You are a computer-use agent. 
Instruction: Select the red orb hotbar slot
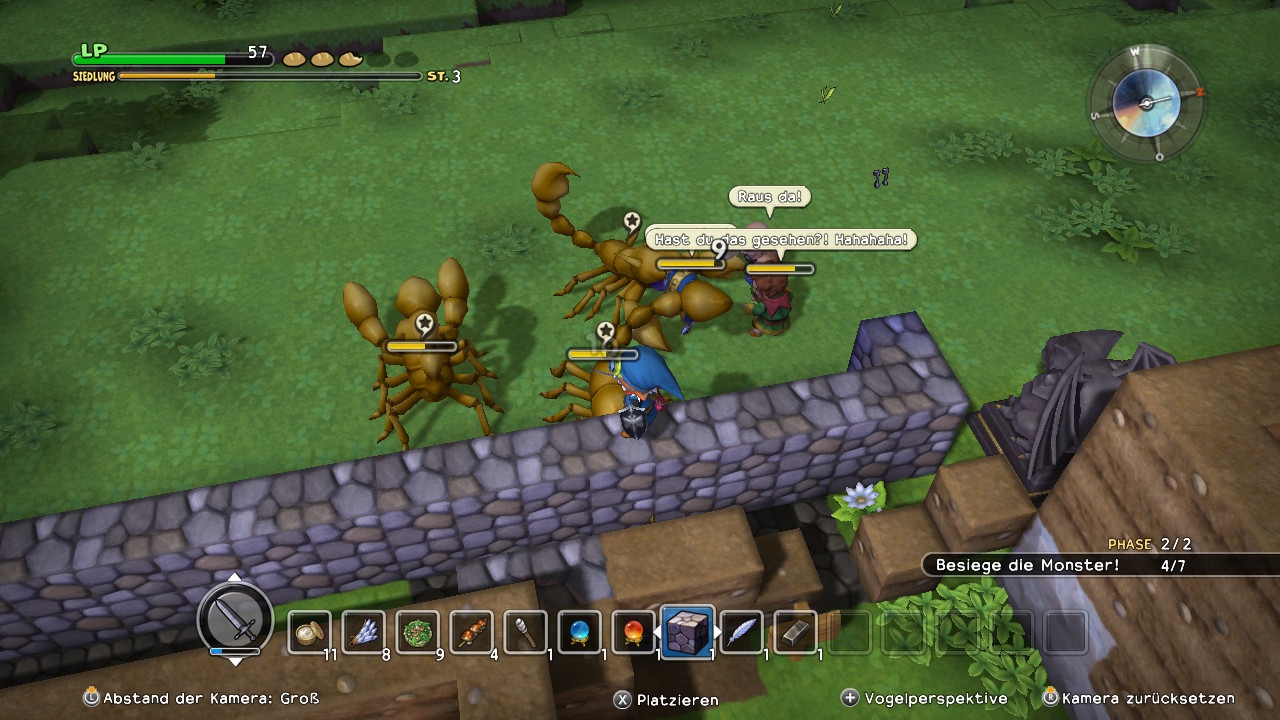[634, 632]
